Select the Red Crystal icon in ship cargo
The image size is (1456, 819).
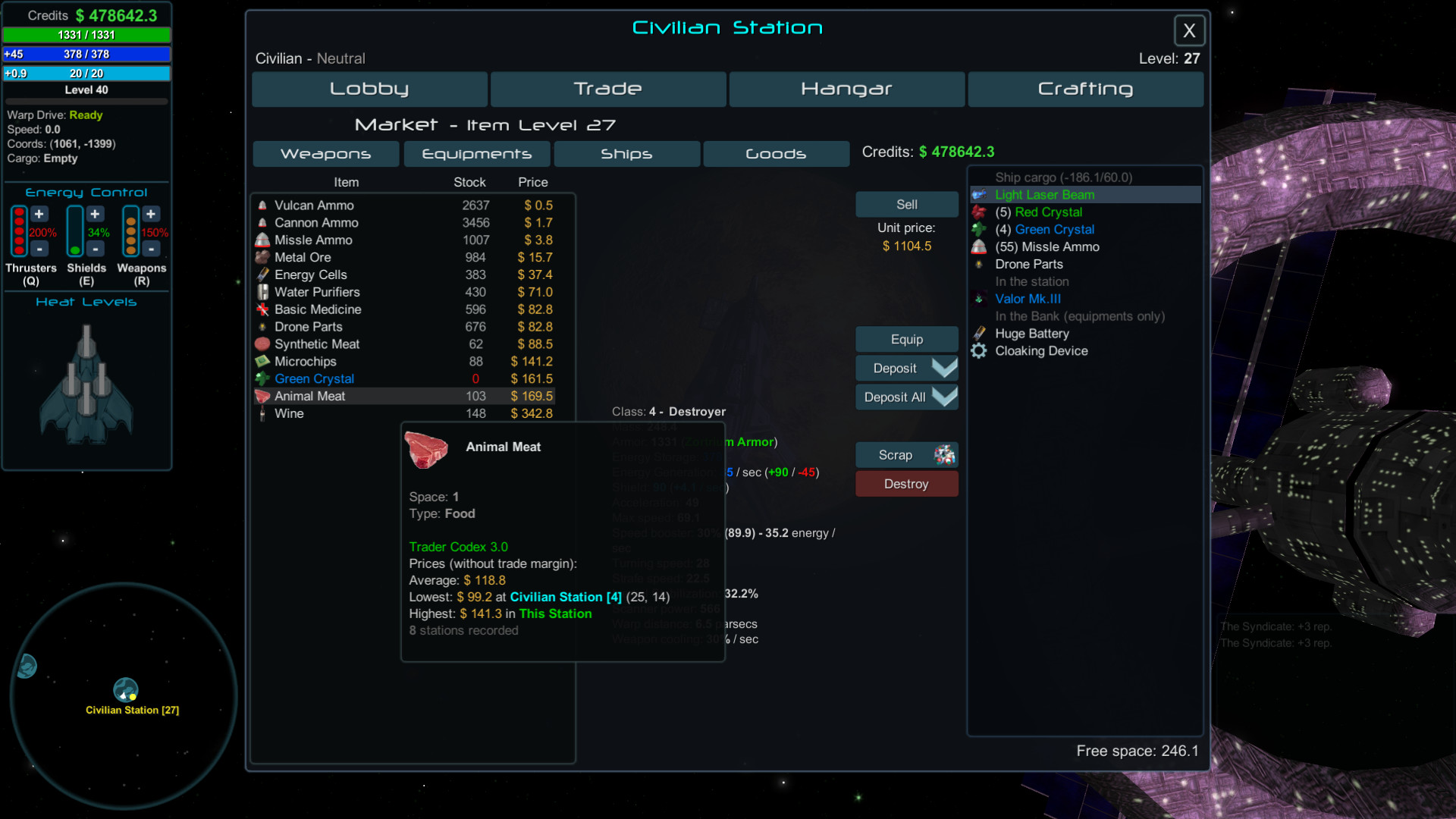(980, 212)
